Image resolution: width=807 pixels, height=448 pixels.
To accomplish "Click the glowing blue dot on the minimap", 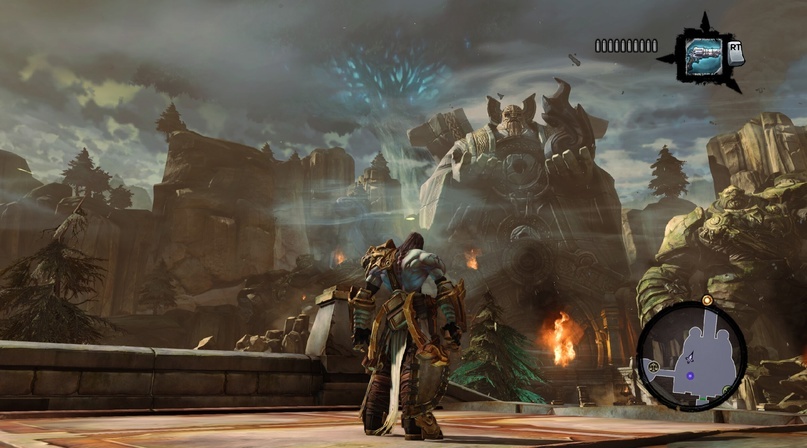I will [690, 376].
